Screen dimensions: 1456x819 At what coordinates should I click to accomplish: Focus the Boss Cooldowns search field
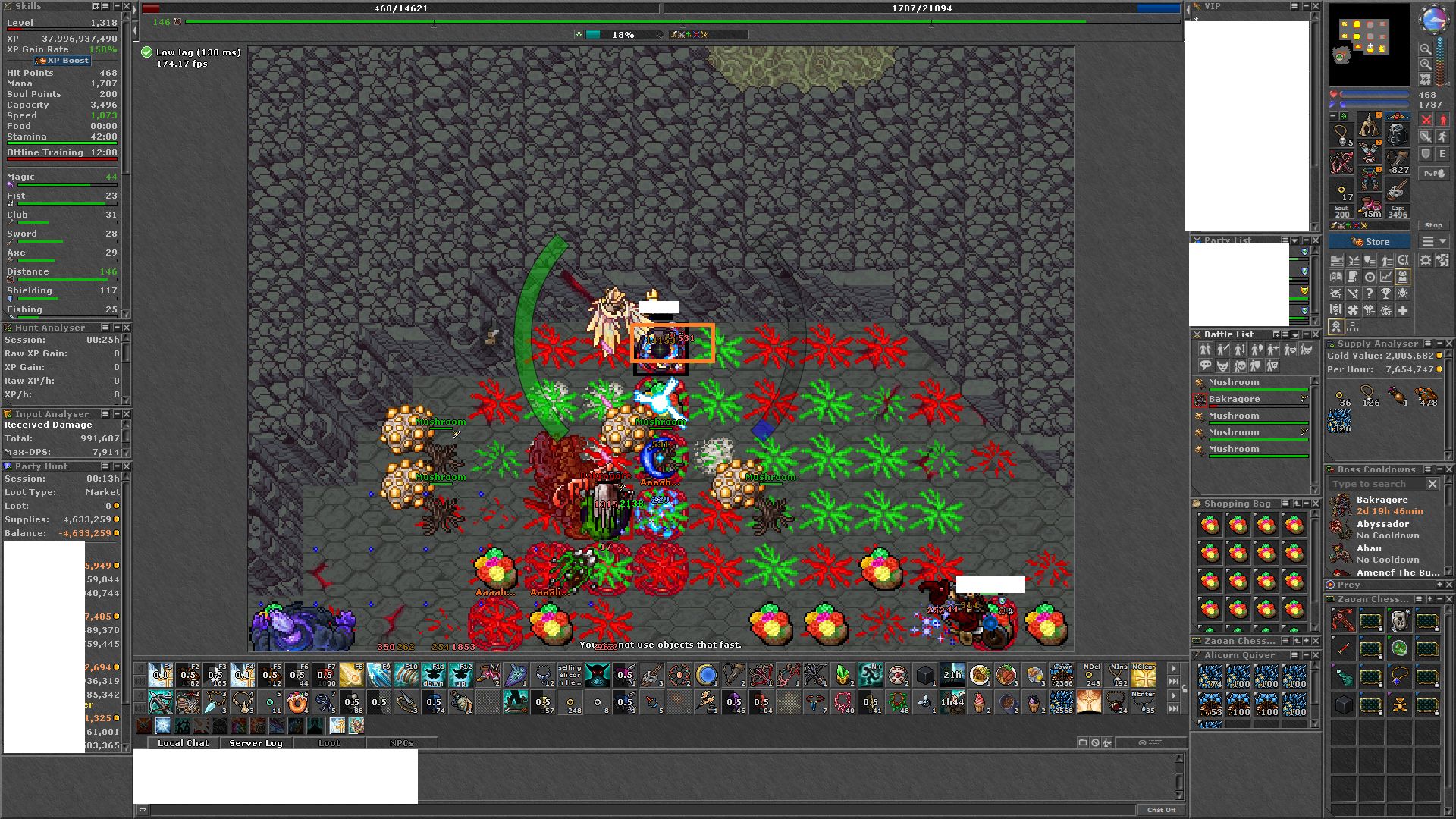click(1376, 484)
